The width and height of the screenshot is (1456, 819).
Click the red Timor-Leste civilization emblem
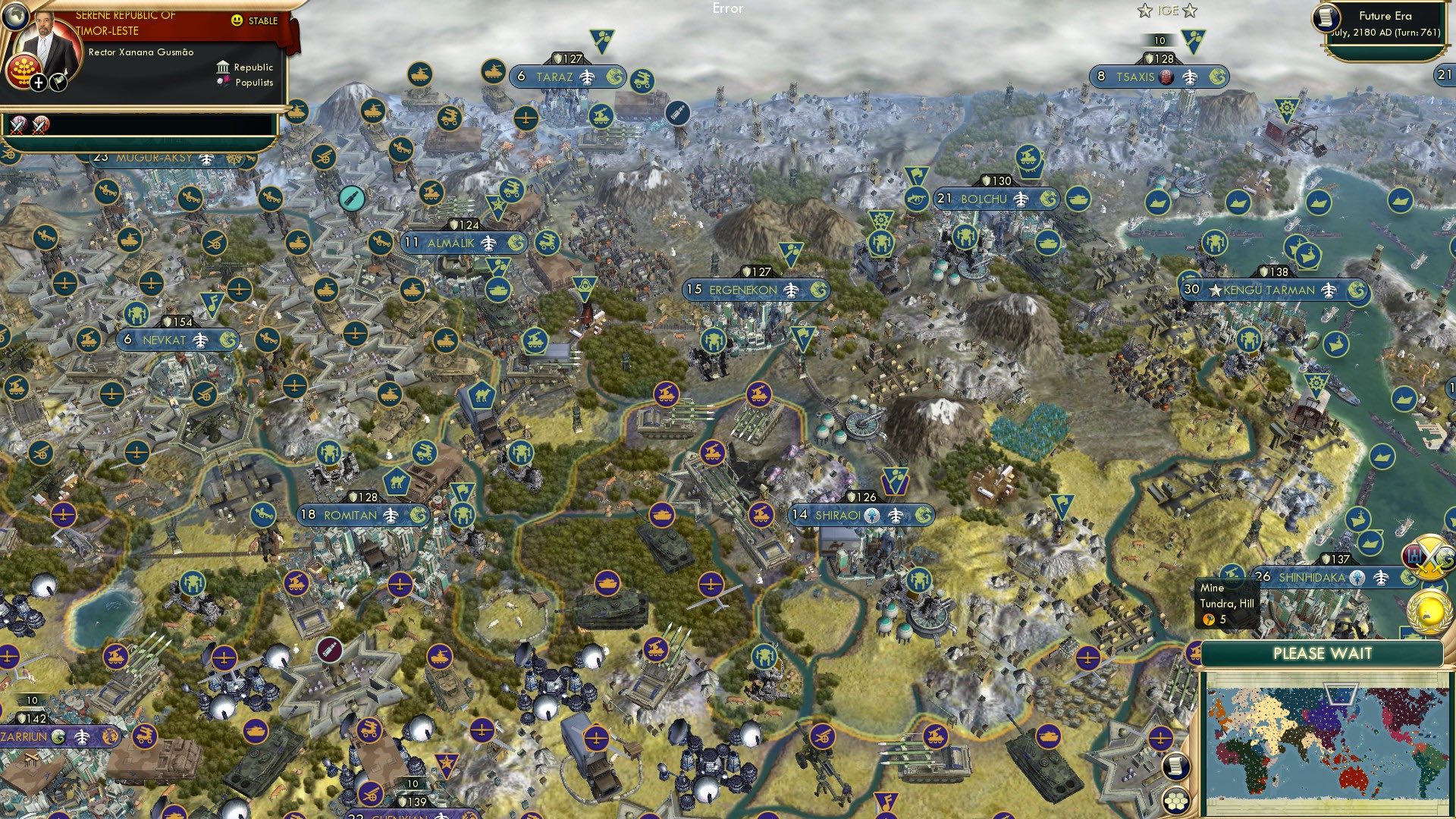coord(24,72)
